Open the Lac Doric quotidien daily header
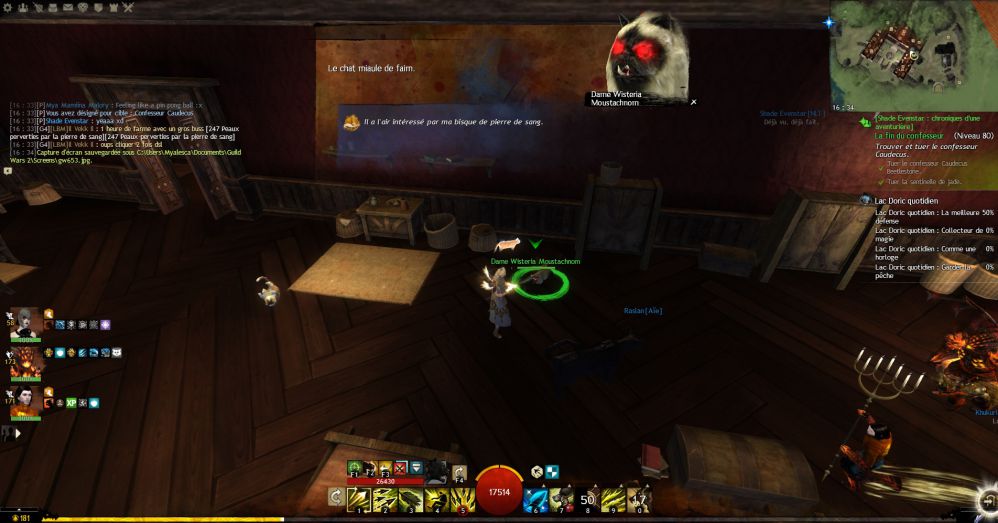 (x=905, y=200)
